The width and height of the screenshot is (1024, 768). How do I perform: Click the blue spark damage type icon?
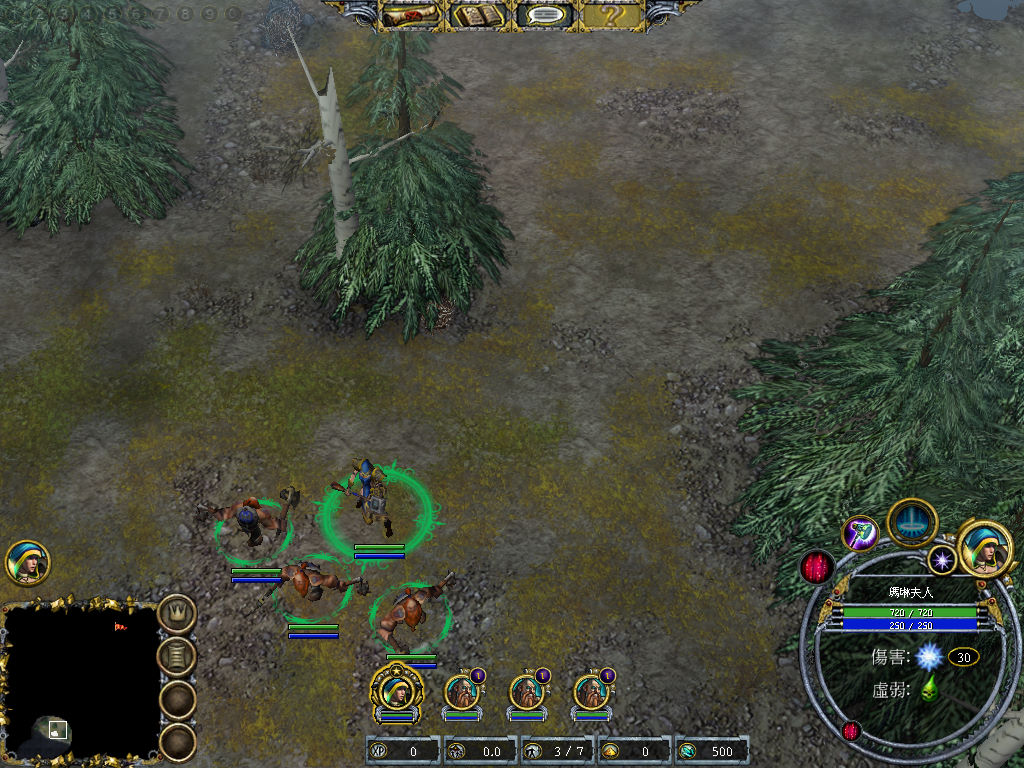pos(930,656)
